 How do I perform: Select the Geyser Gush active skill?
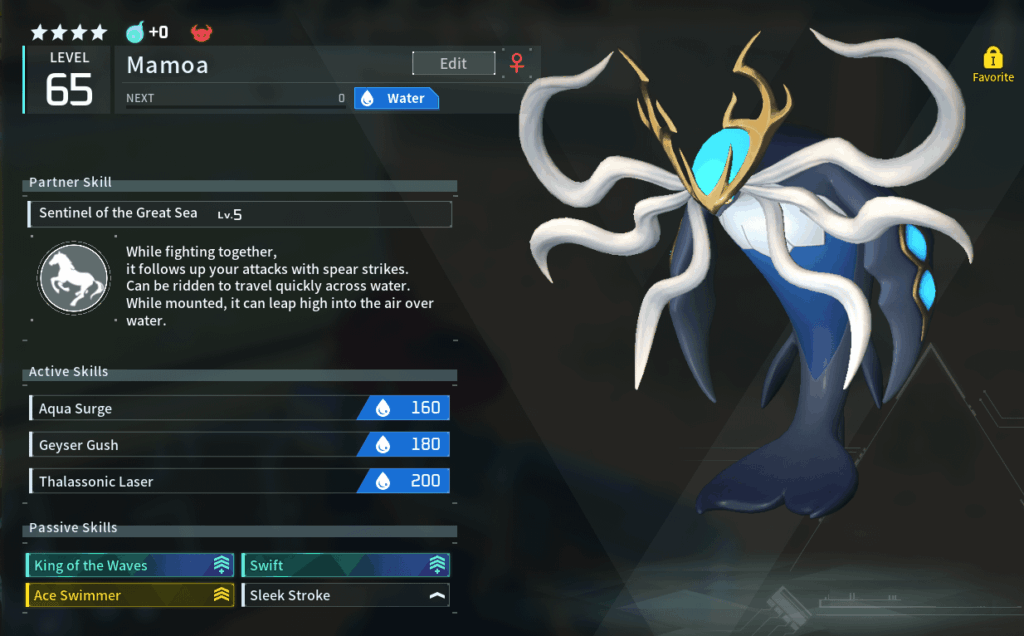(x=240, y=445)
